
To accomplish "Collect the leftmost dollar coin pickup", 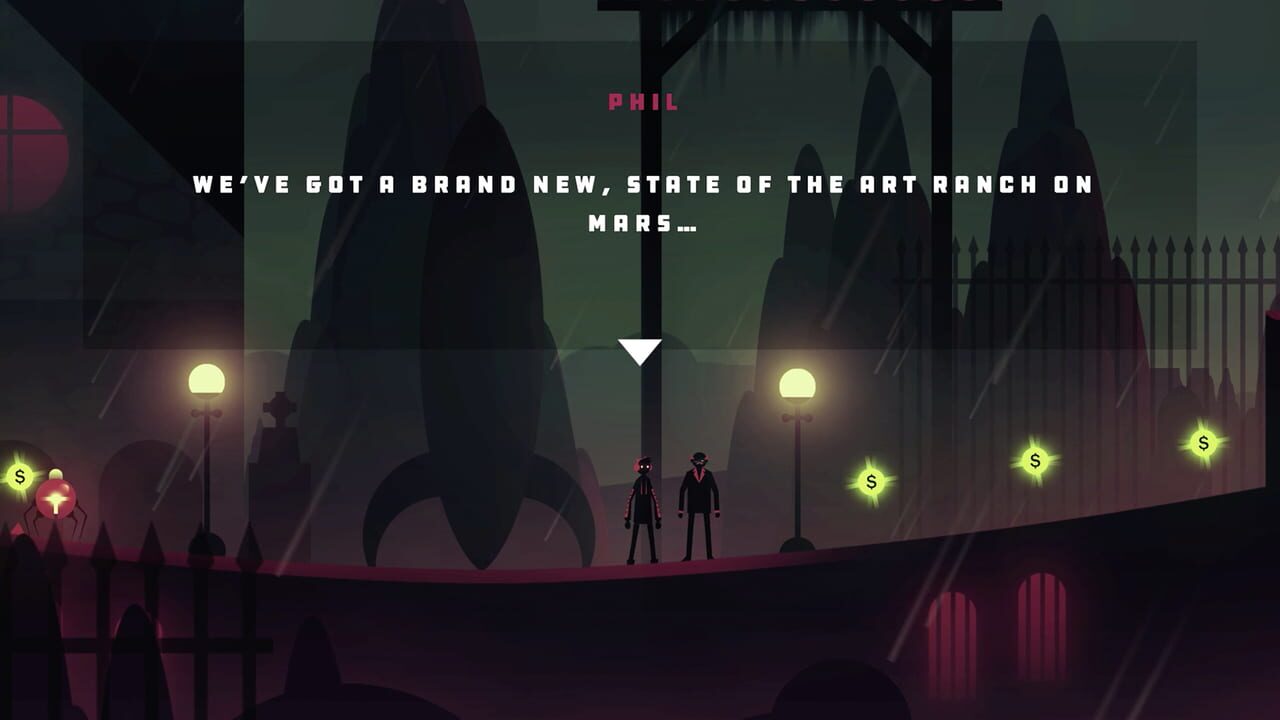I will 18,476.
